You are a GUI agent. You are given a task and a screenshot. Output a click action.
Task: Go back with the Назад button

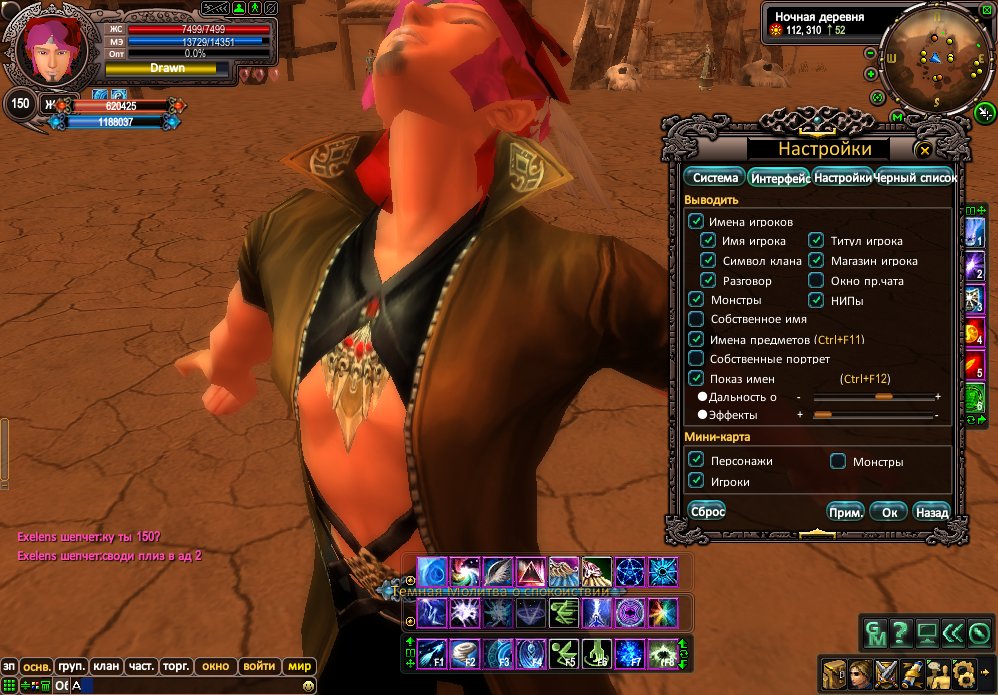[x=931, y=512]
